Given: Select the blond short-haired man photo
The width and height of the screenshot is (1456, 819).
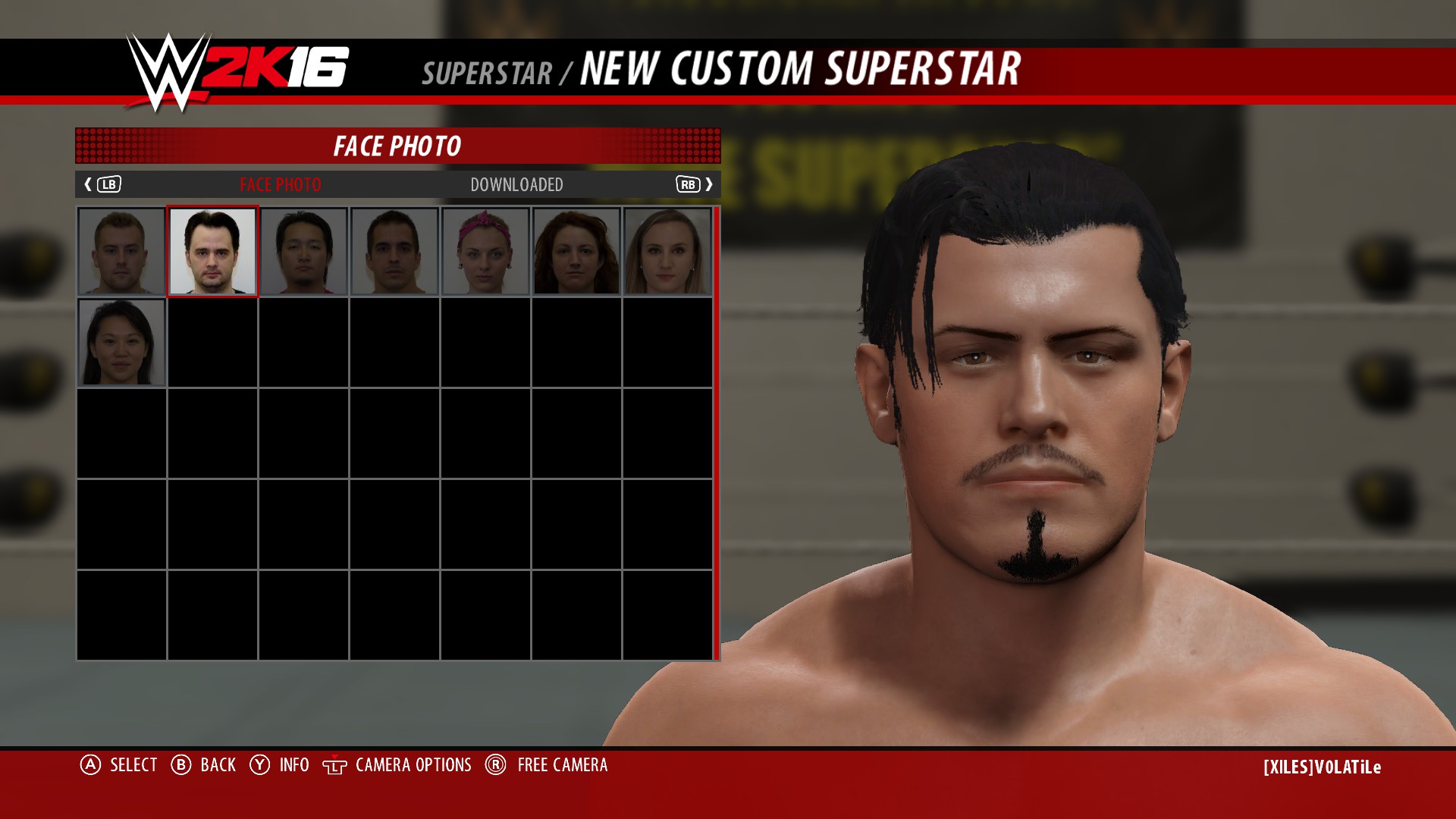Looking at the screenshot, I should (121, 251).
